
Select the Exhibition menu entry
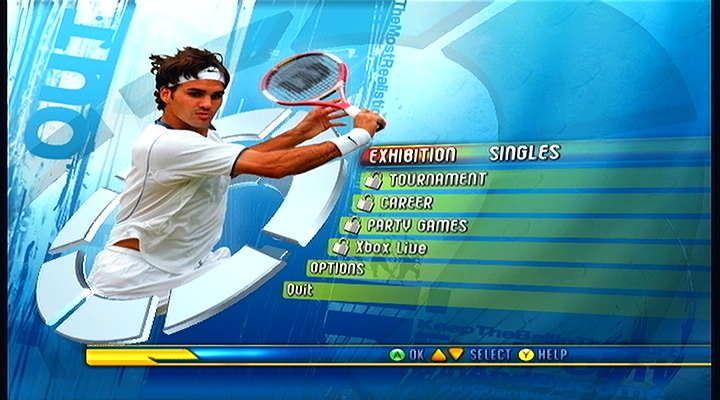tap(412, 155)
